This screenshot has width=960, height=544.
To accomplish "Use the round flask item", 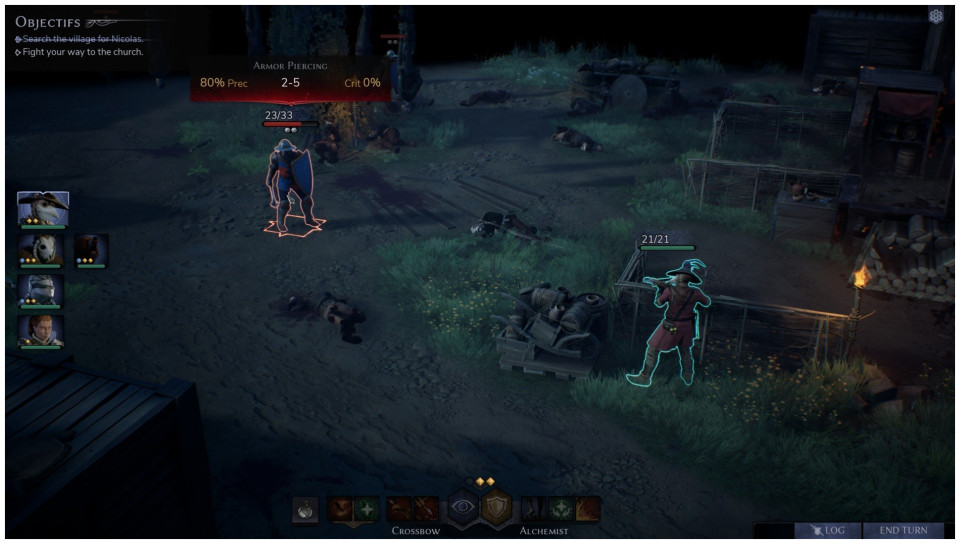I will pyautogui.click(x=305, y=509).
